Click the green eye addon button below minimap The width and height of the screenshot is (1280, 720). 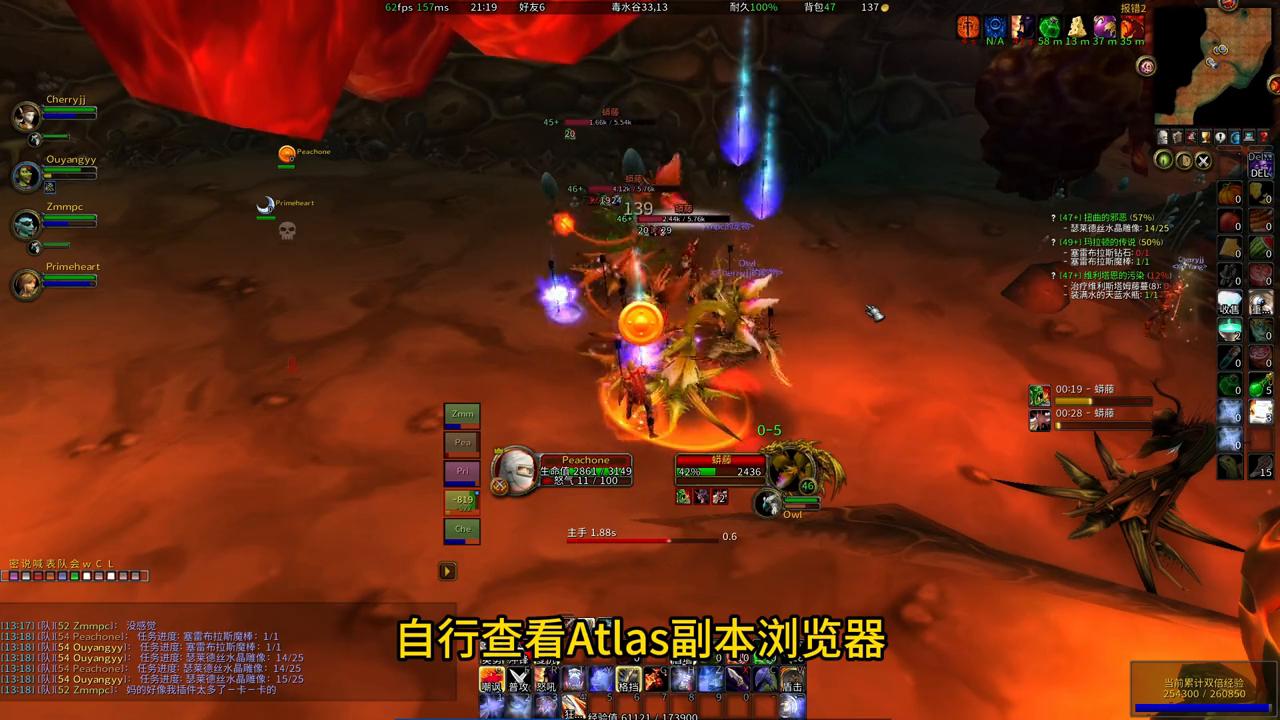pos(1163,159)
